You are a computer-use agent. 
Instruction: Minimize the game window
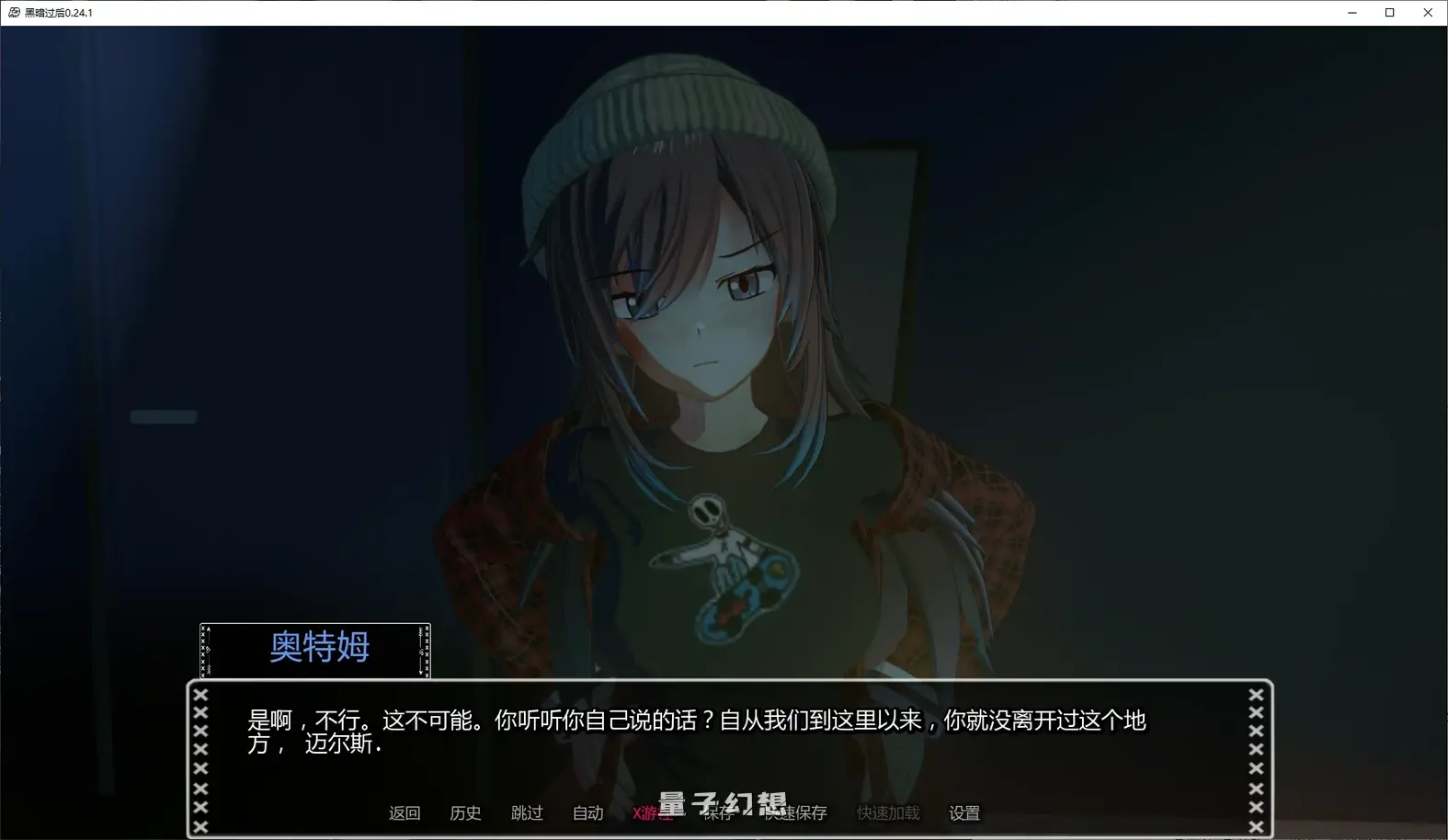(x=1351, y=12)
